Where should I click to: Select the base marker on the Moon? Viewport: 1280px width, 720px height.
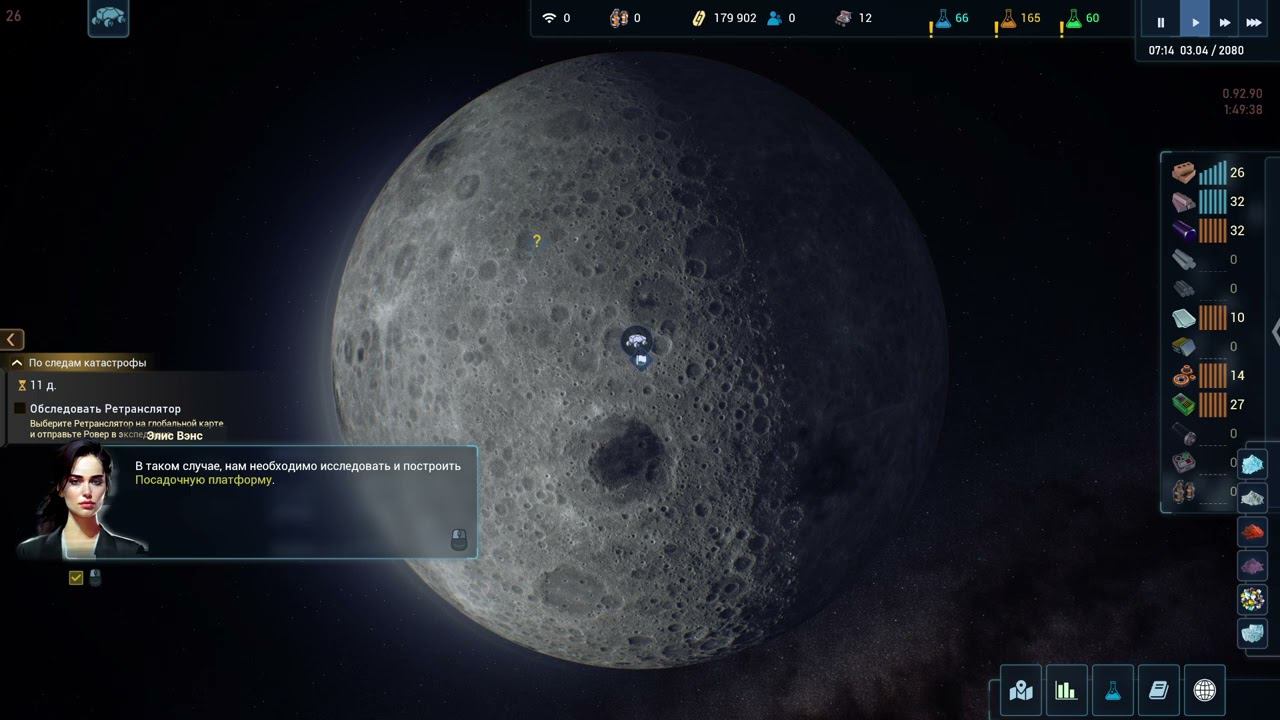coord(636,343)
